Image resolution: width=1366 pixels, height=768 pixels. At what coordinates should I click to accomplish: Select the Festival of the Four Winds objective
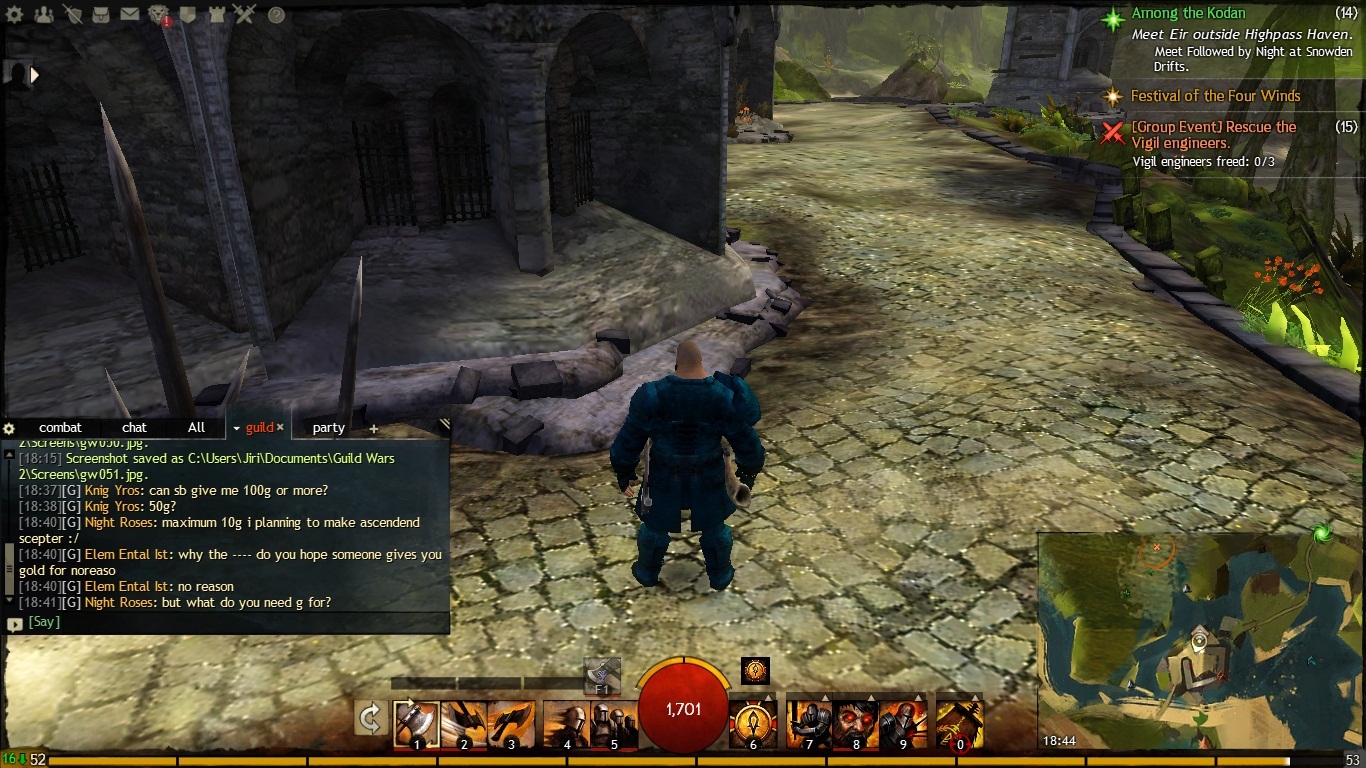(x=1215, y=96)
